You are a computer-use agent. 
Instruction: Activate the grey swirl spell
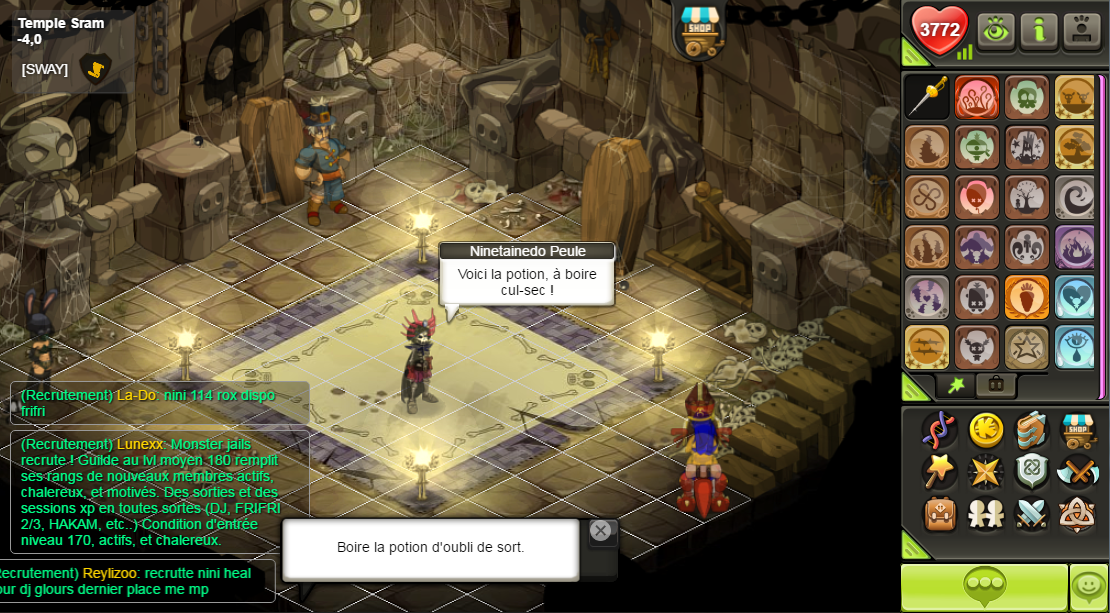click(x=1076, y=197)
